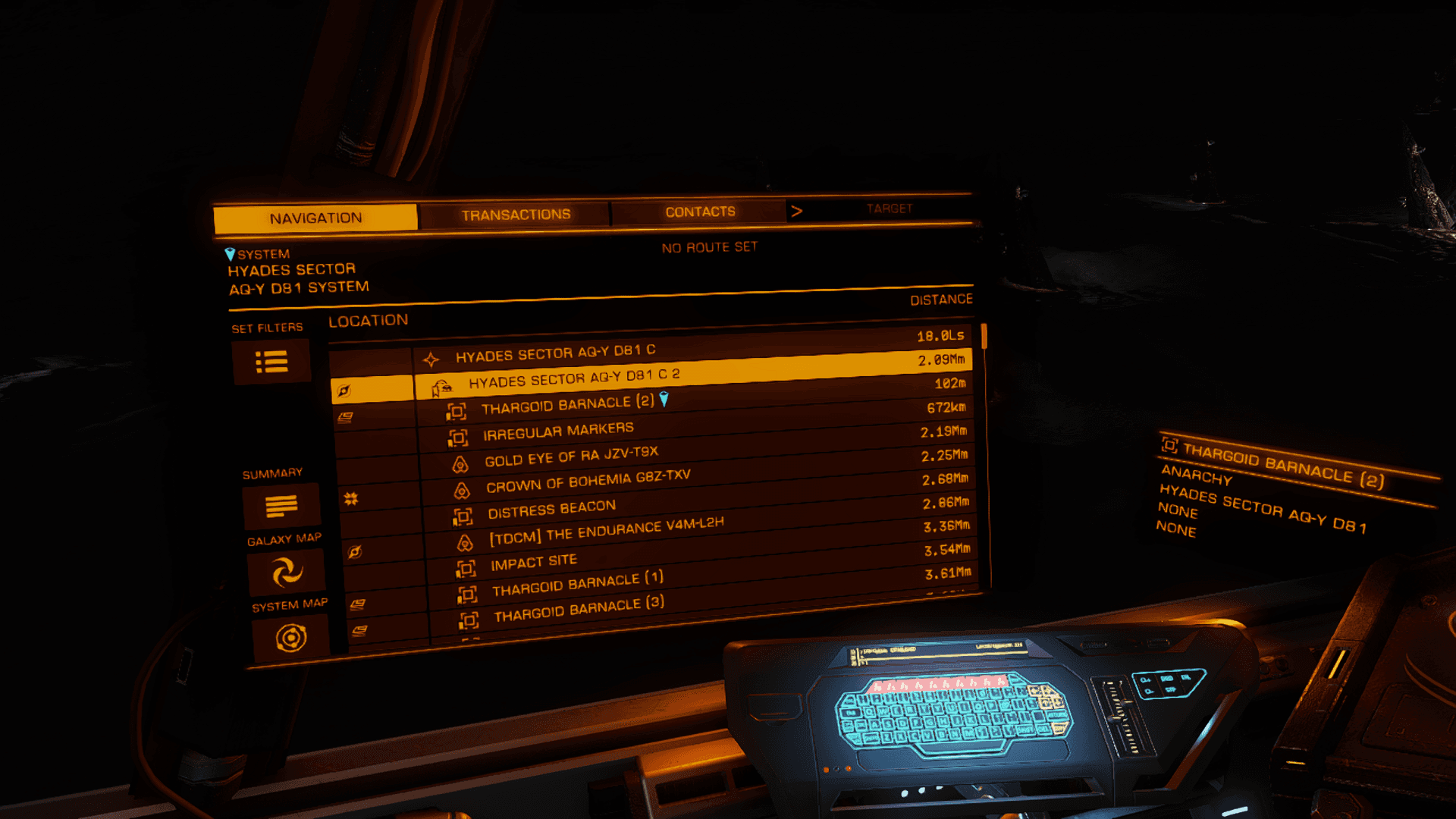Select Thargoid Barnacle (1) entry

coord(577,584)
